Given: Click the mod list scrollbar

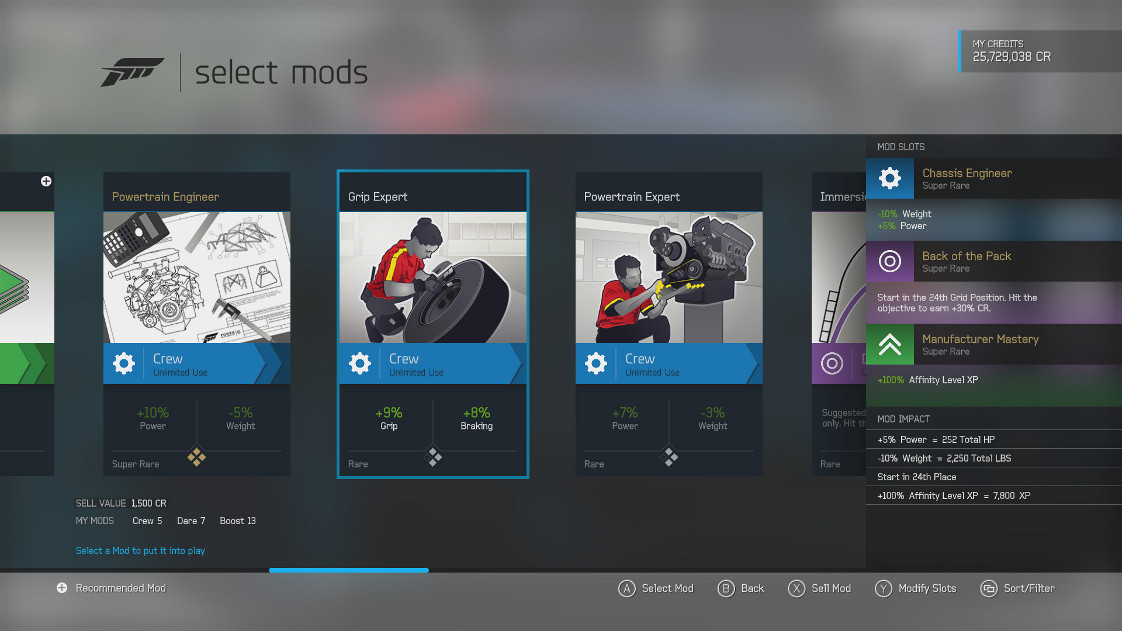Looking at the screenshot, I should [x=348, y=571].
